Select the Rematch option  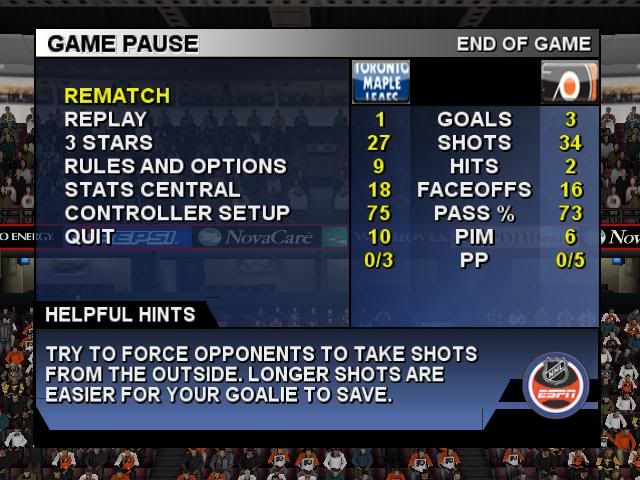point(117,96)
